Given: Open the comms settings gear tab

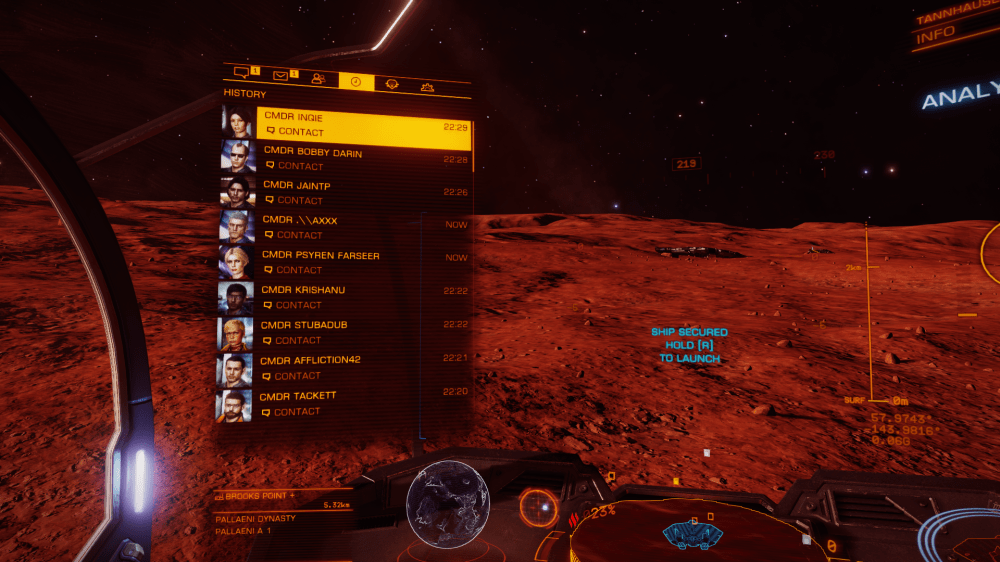Looking at the screenshot, I should point(428,87).
